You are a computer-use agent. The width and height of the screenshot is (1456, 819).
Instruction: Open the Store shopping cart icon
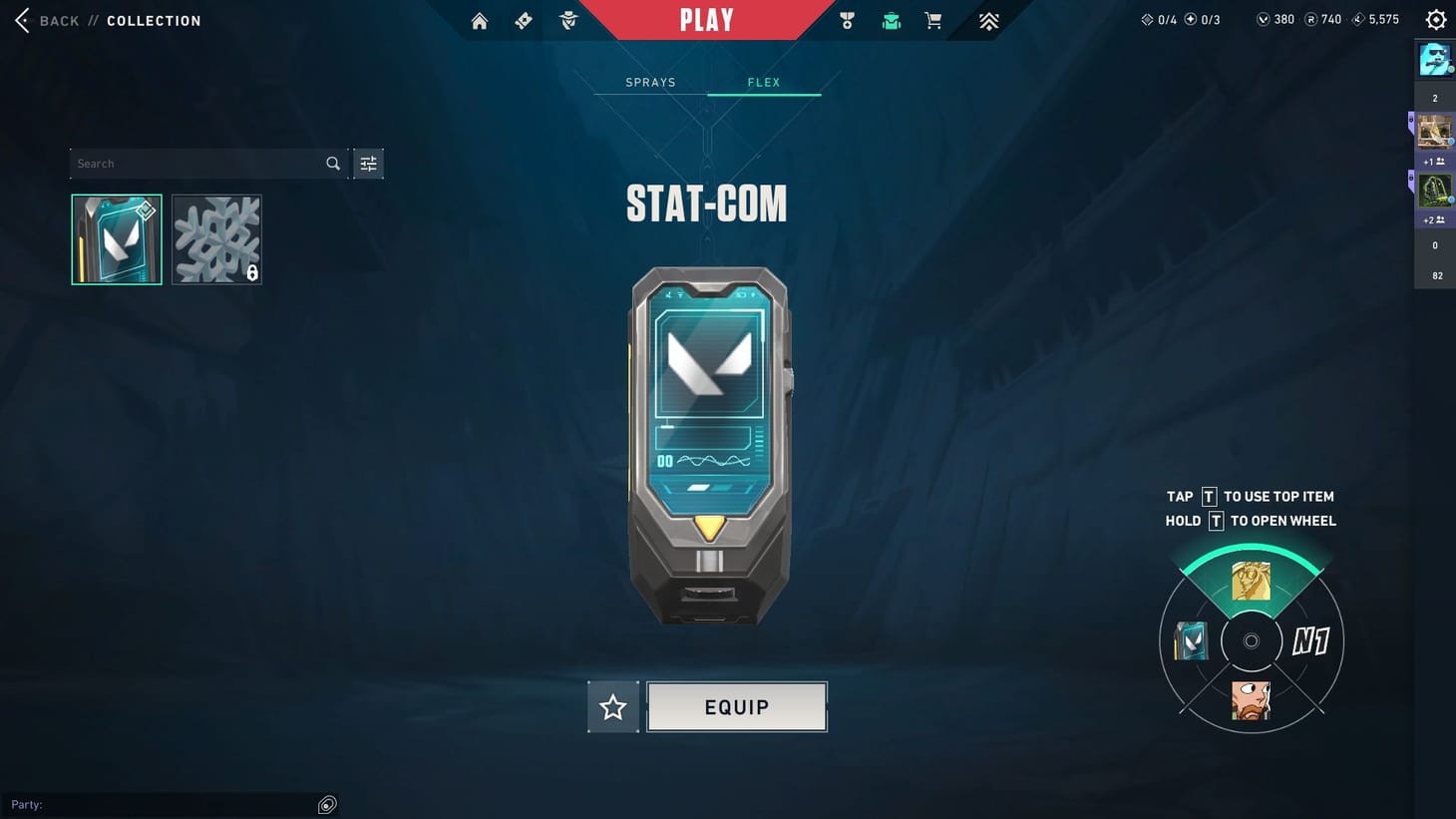pos(931,20)
